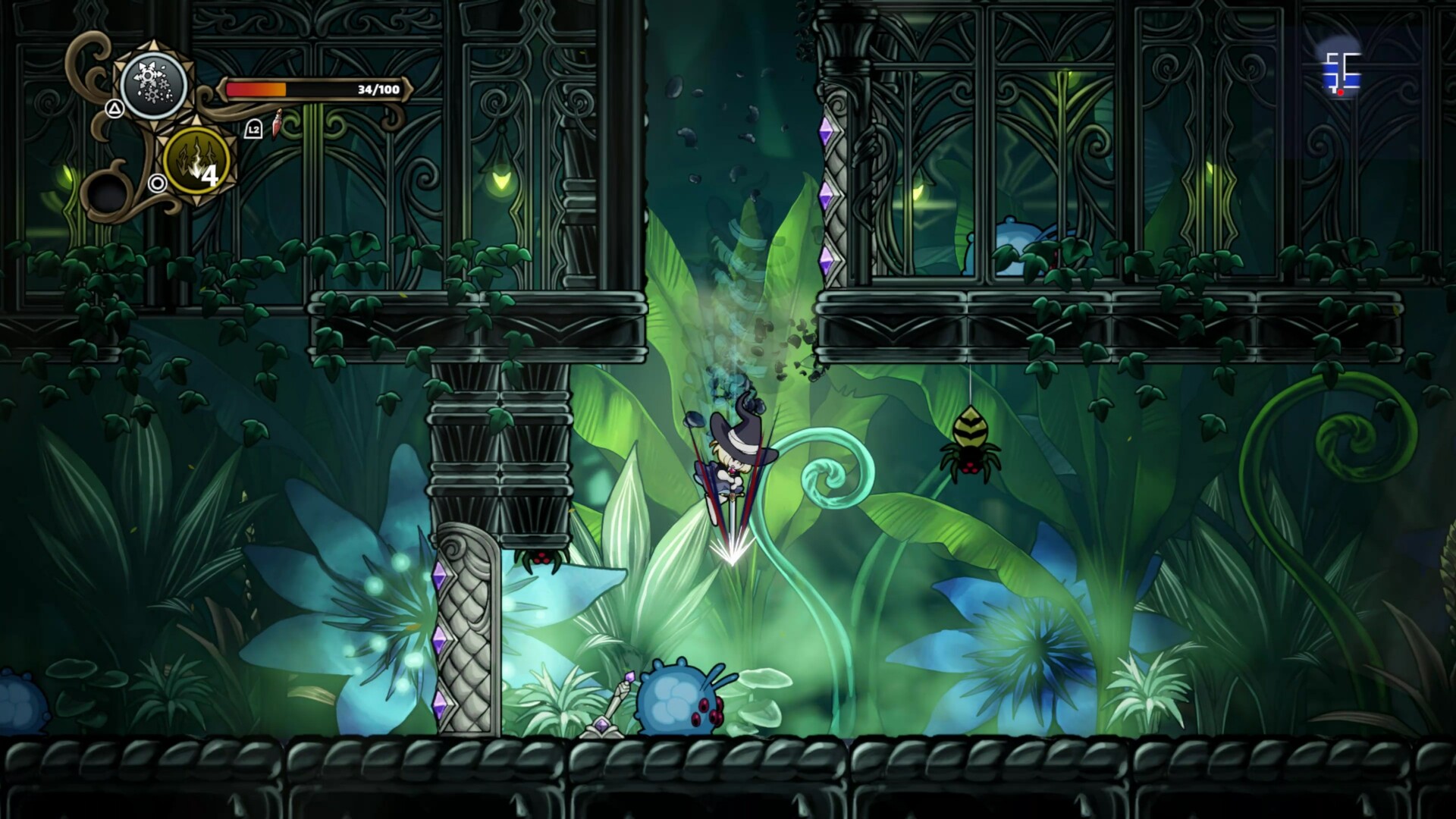Image resolution: width=1456 pixels, height=819 pixels.
Task: Click the number 4 spell charge counter
Action: (x=212, y=176)
